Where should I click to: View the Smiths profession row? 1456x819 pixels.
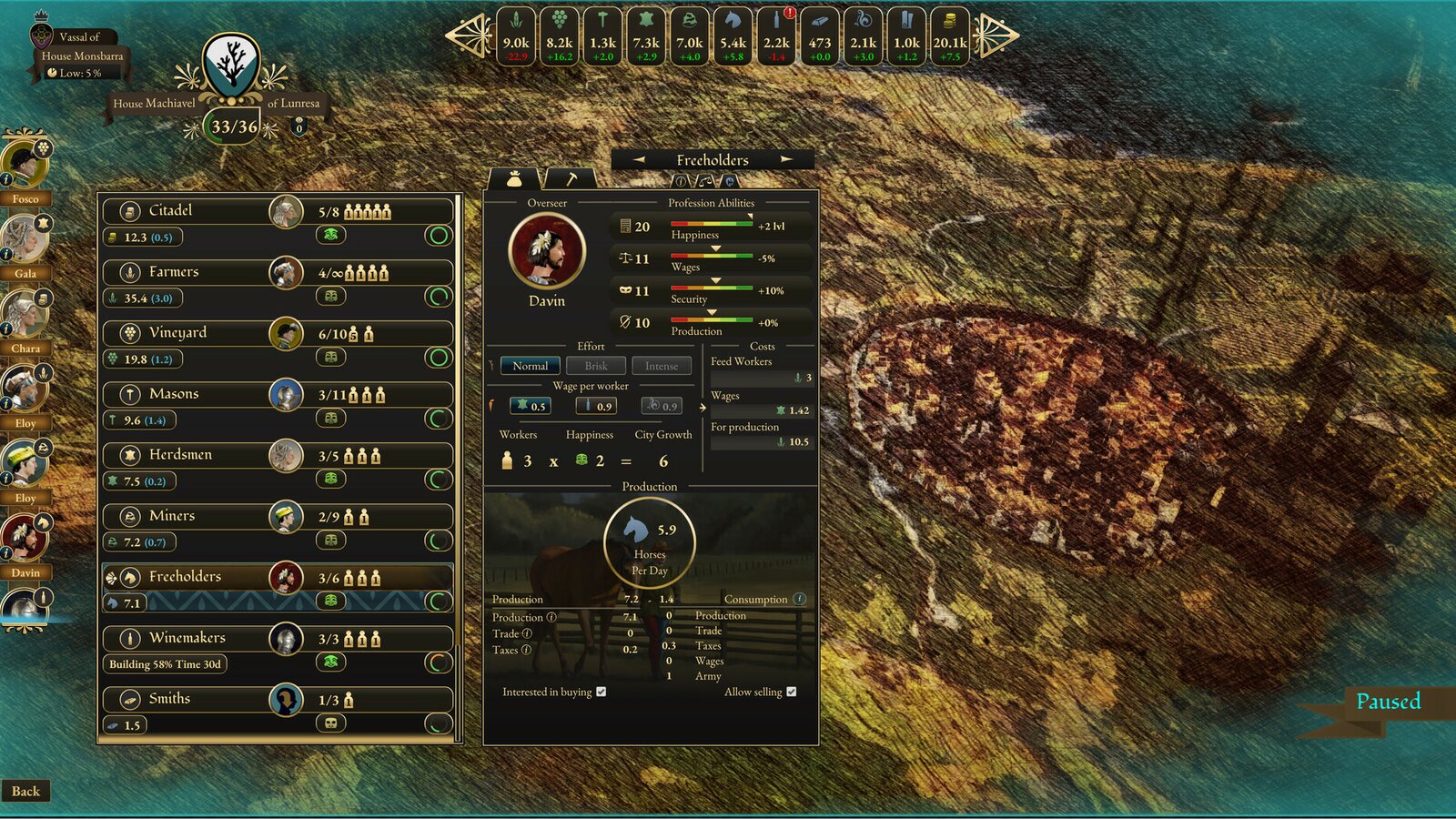tap(169, 699)
